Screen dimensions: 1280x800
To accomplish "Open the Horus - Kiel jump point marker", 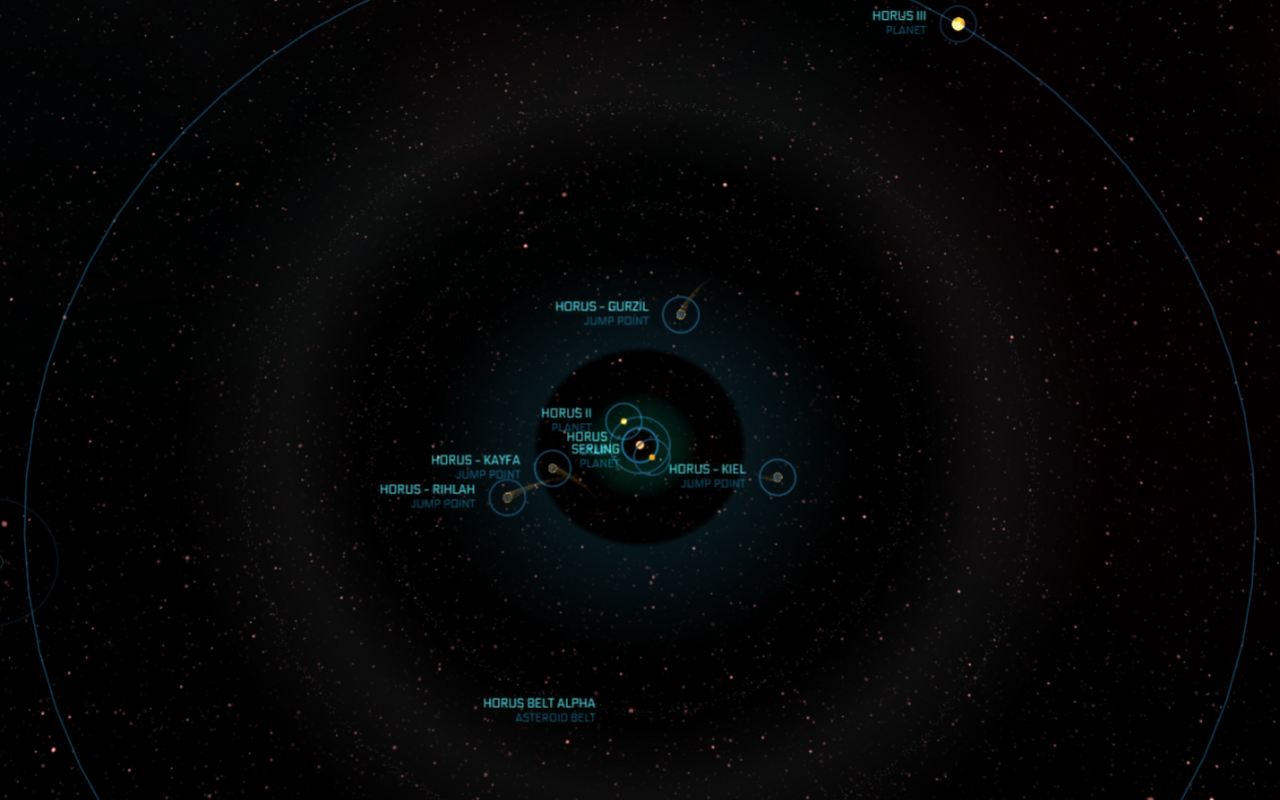I will 777,477.
